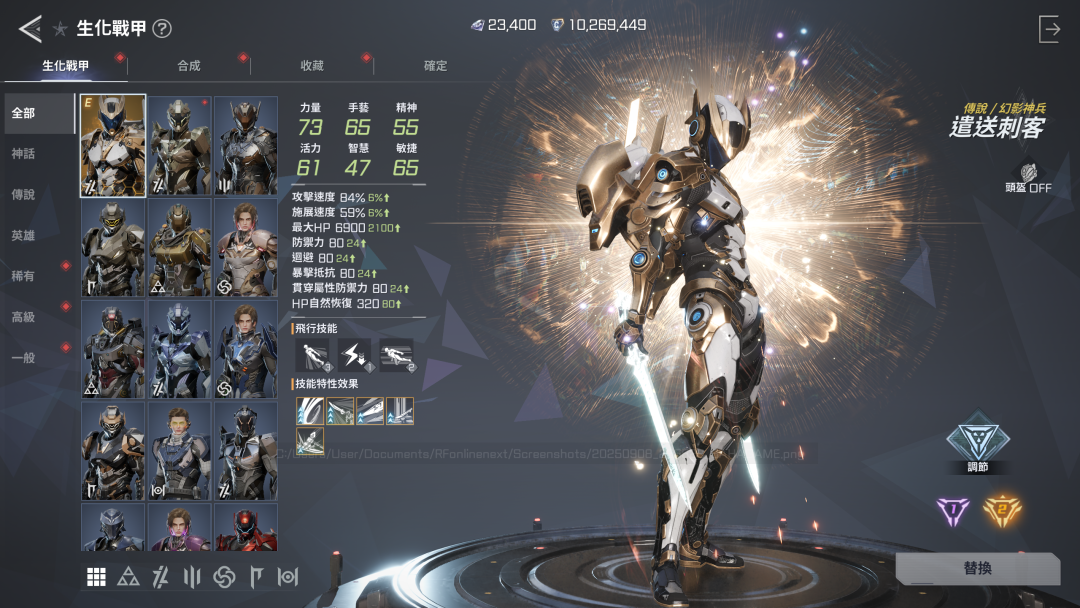Open the 確定 tab

click(x=436, y=66)
